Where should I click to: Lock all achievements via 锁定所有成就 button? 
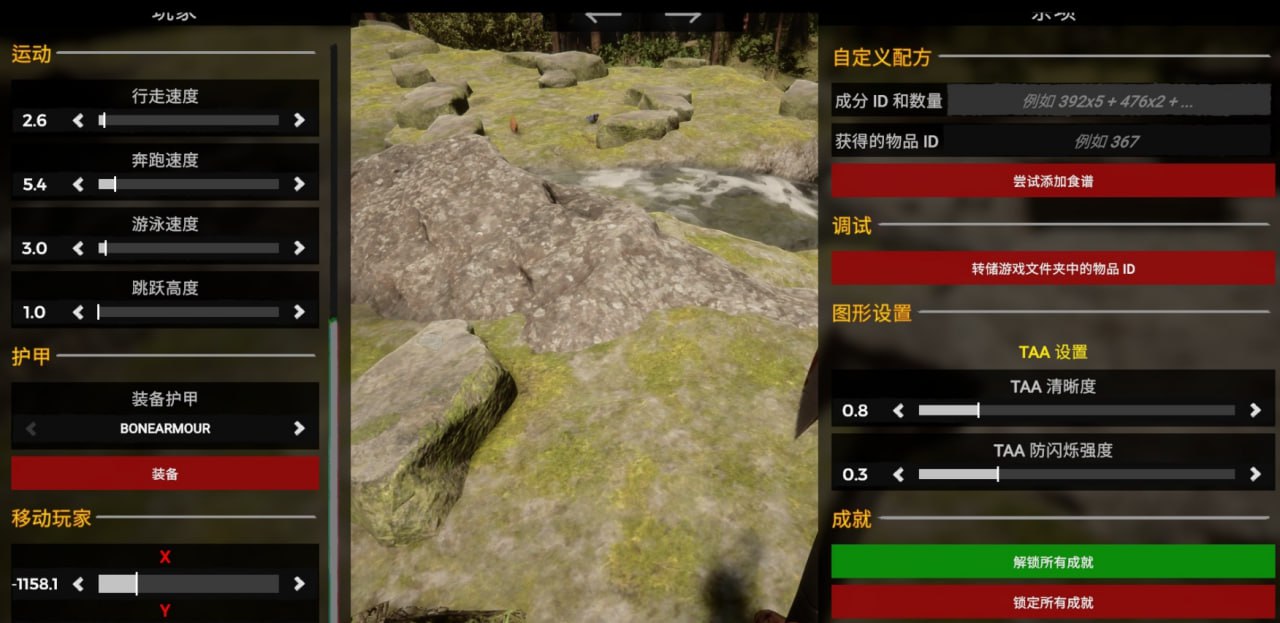(1053, 602)
